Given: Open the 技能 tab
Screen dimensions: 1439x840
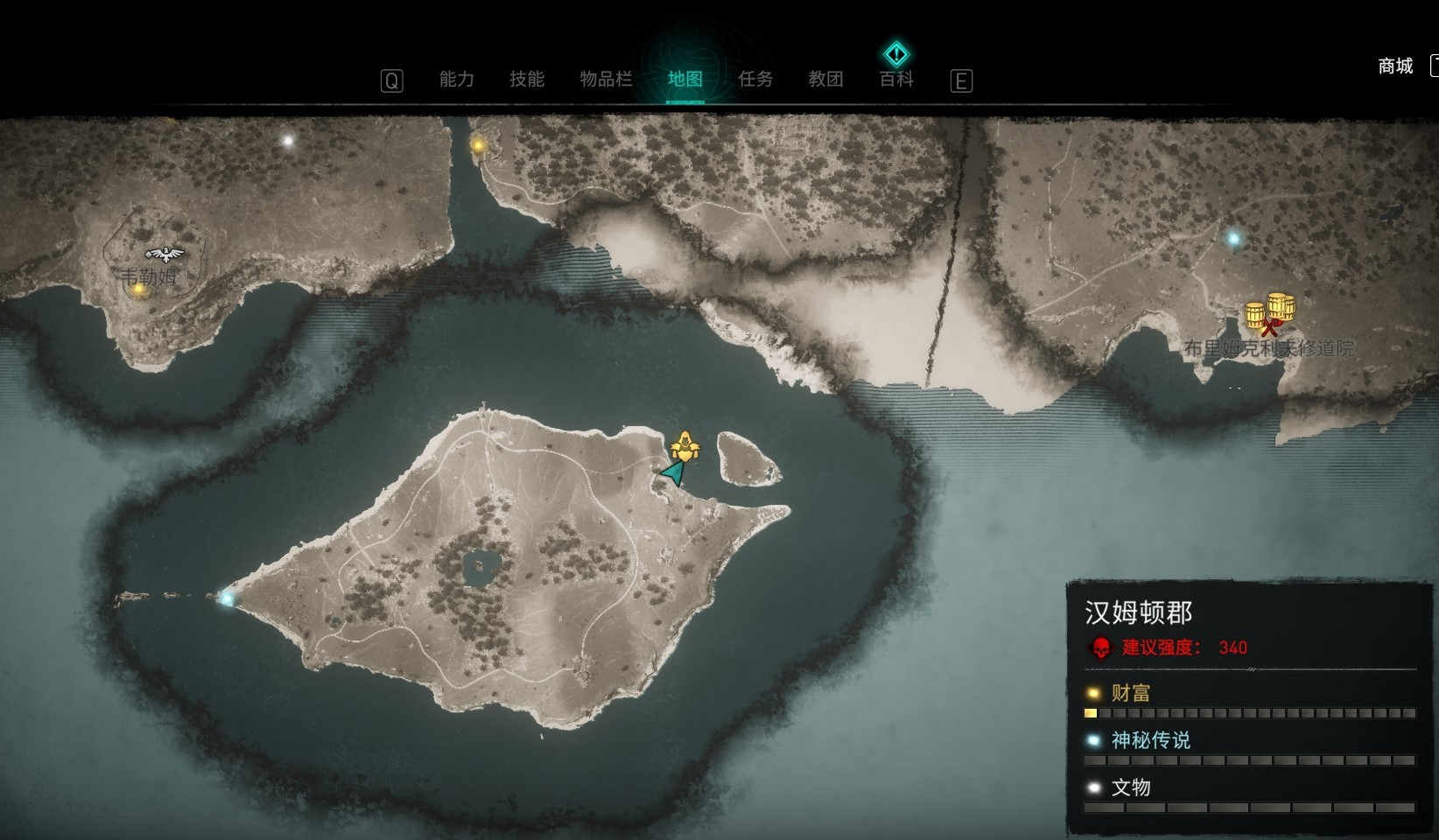Looking at the screenshot, I should pos(527,80).
